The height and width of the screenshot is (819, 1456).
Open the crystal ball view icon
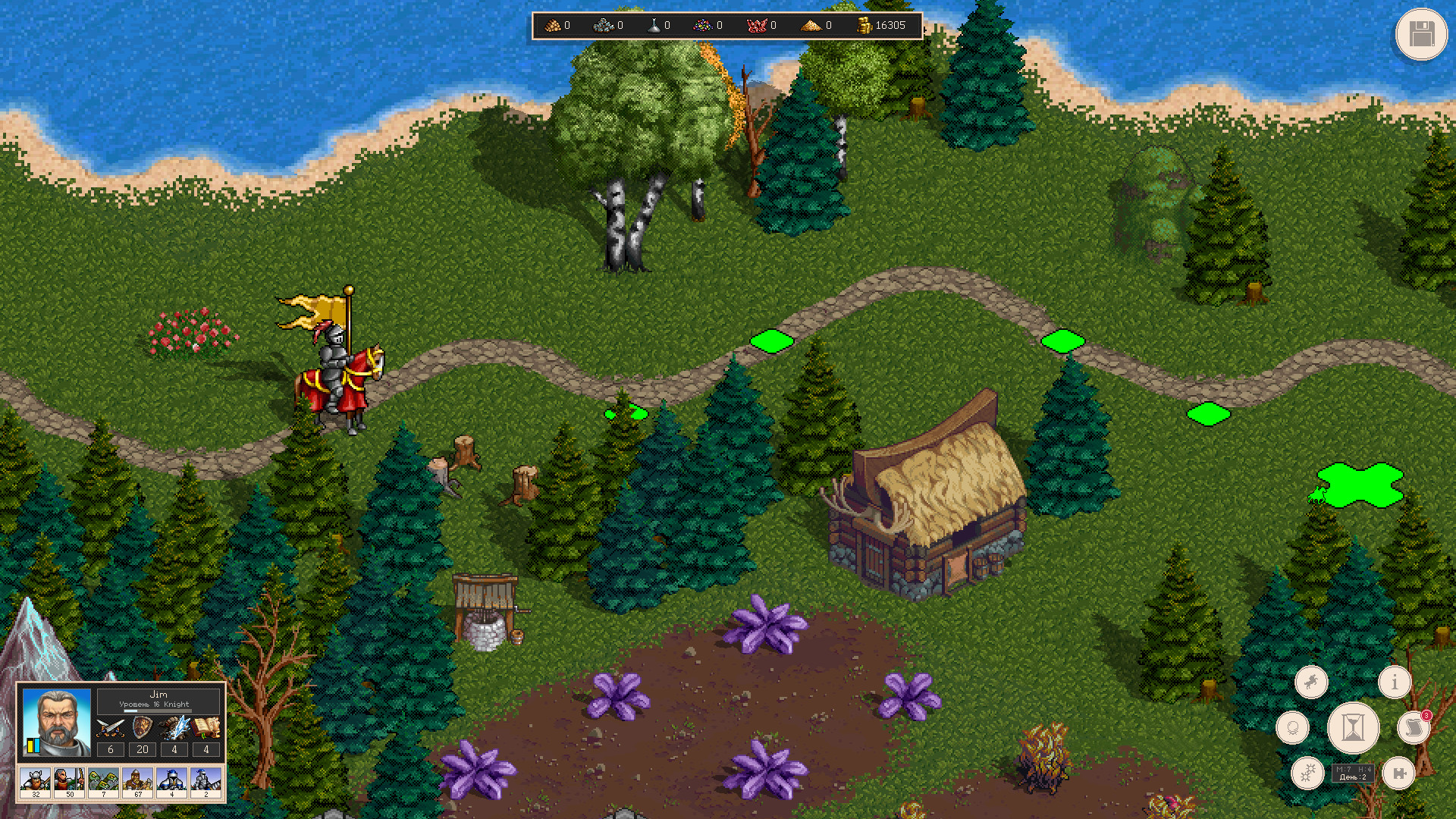click(1293, 727)
